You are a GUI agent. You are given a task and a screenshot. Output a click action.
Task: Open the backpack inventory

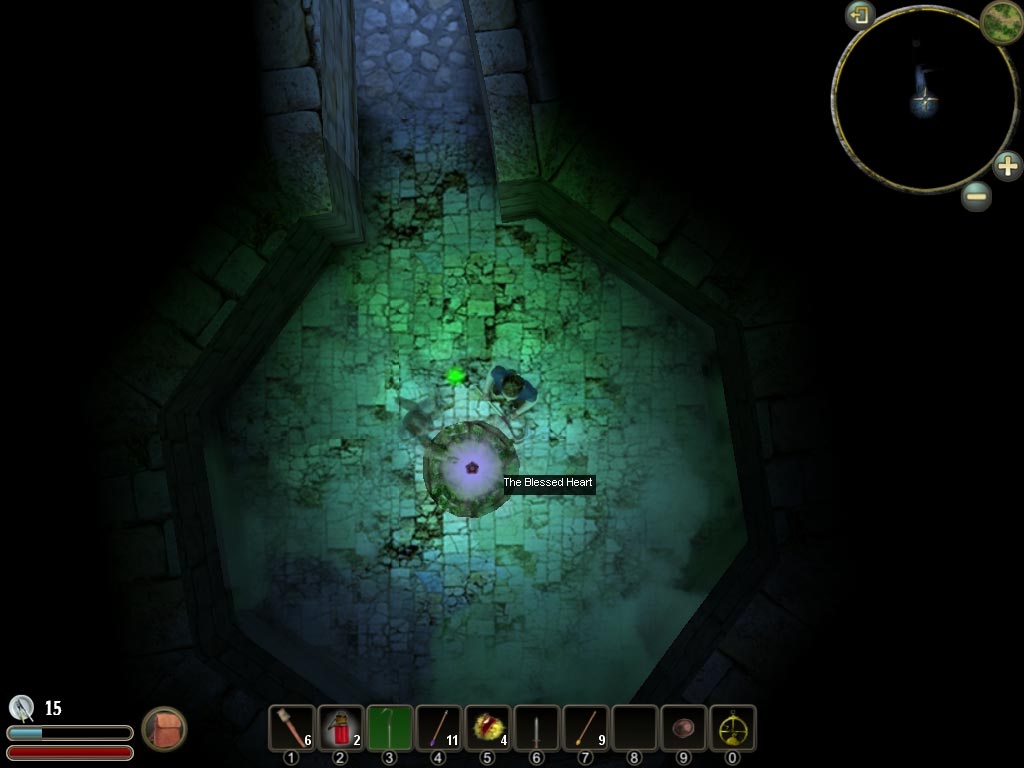pyautogui.click(x=164, y=729)
